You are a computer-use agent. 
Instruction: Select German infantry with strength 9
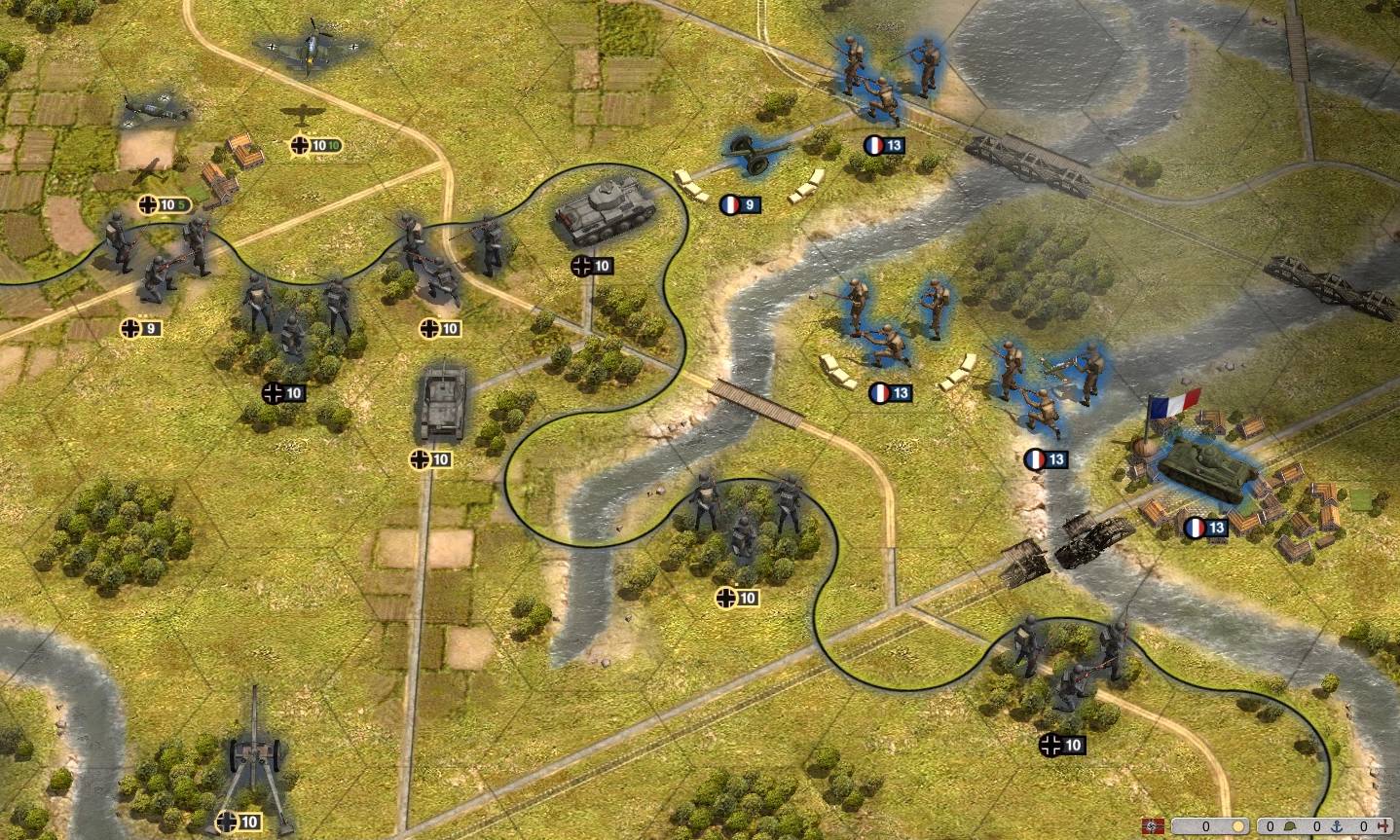(x=156, y=255)
